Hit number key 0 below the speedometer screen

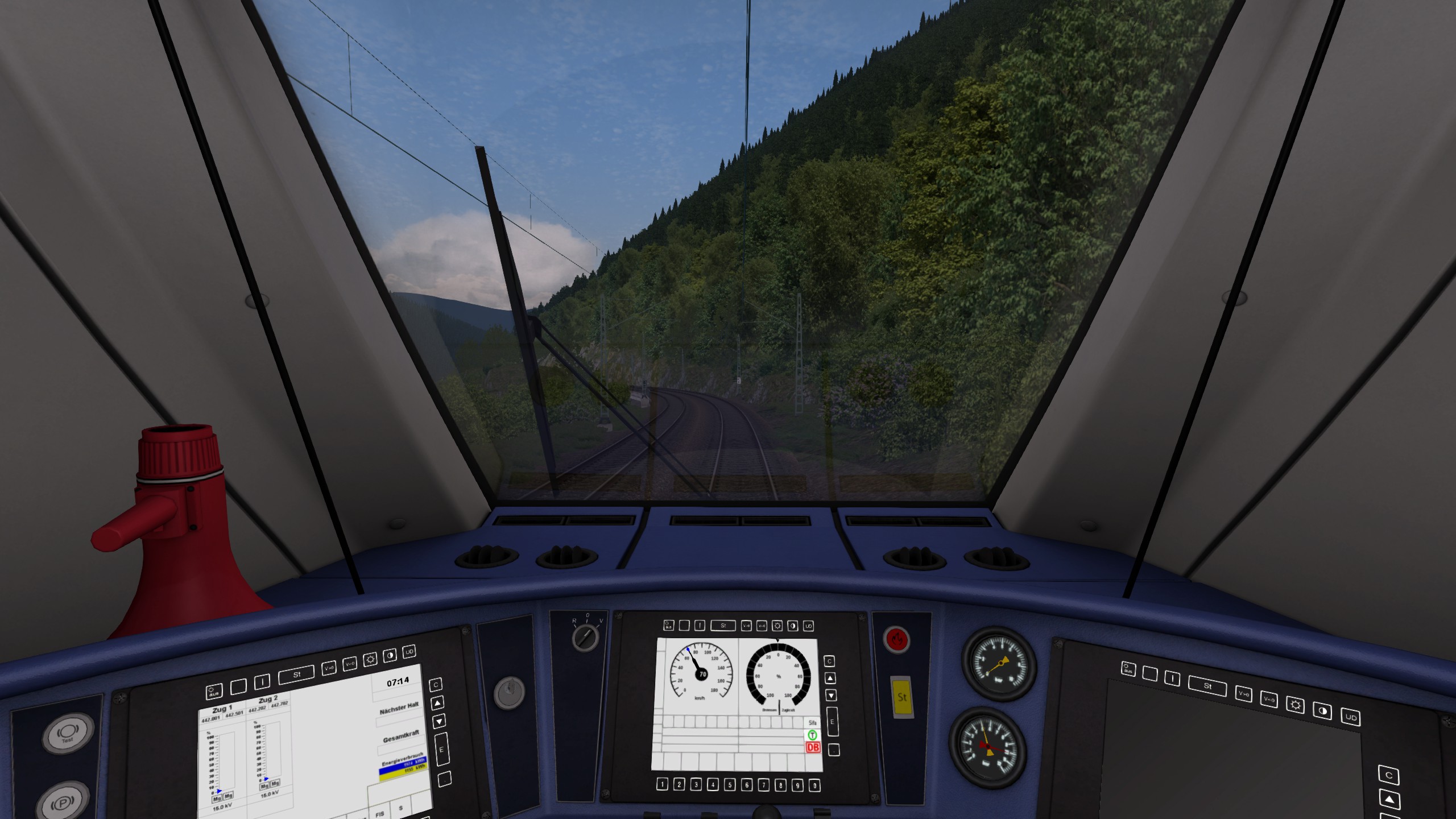click(814, 785)
